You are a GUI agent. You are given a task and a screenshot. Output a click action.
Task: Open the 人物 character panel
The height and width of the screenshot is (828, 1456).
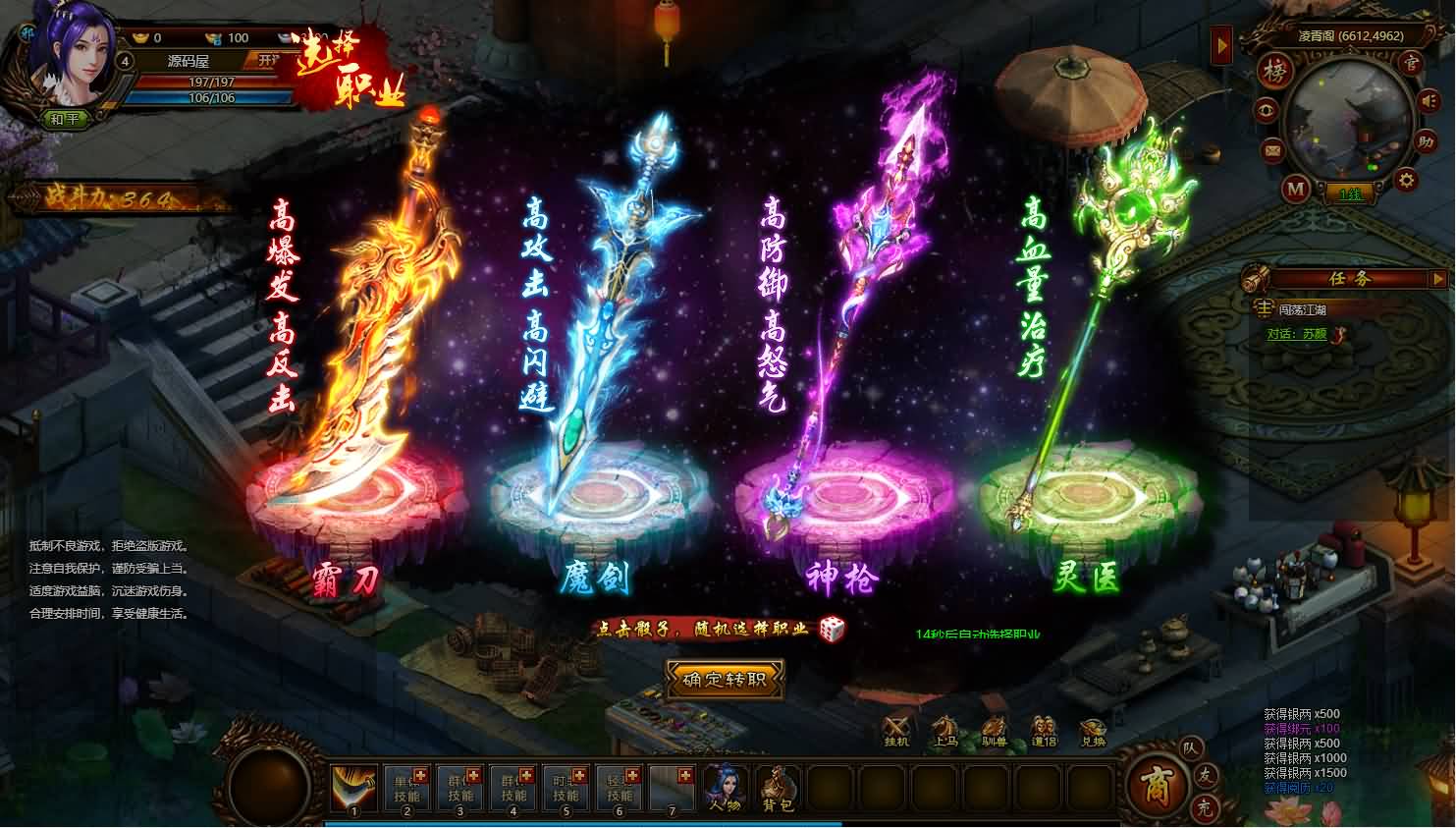[x=725, y=788]
